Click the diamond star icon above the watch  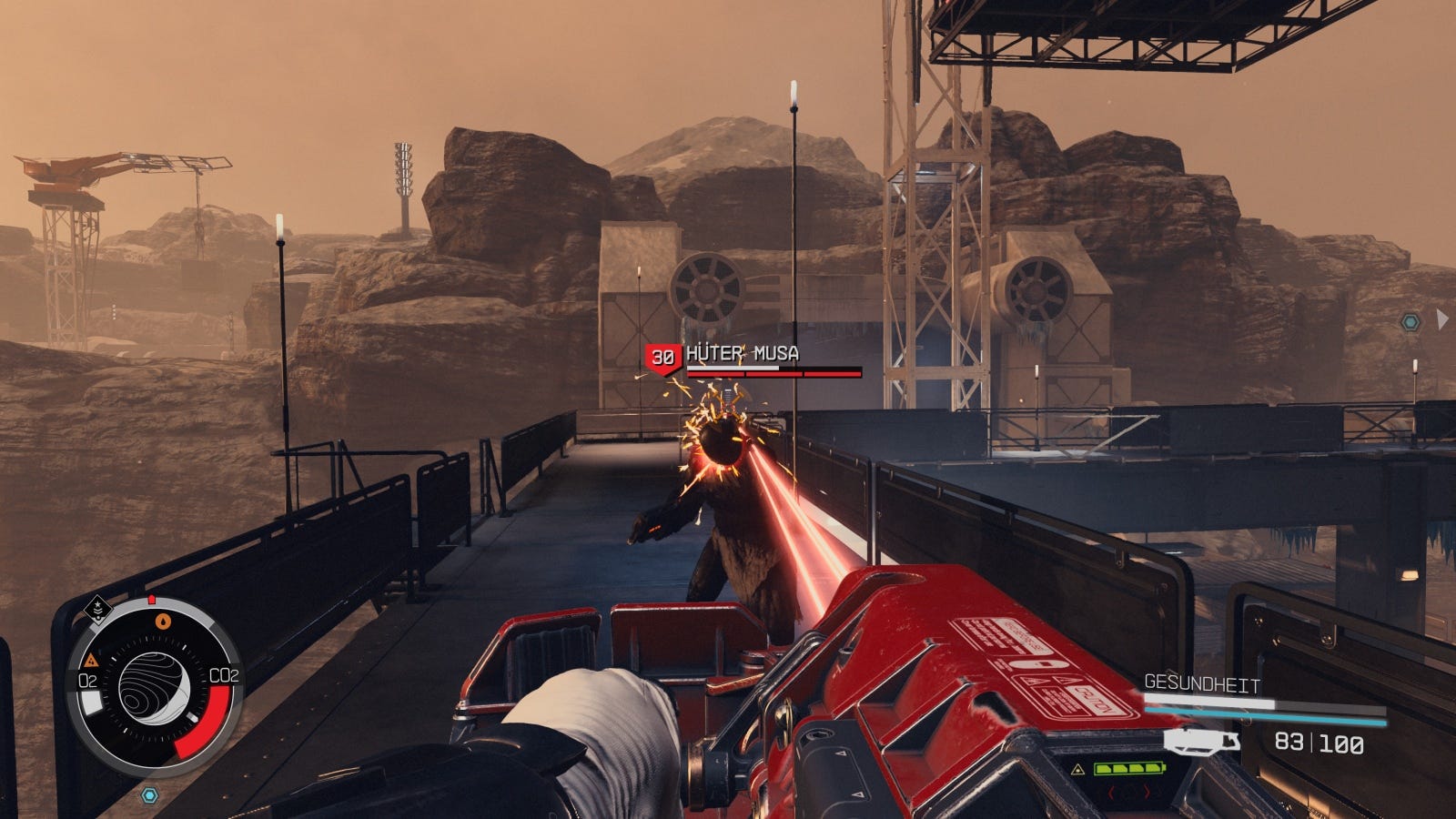(95, 604)
